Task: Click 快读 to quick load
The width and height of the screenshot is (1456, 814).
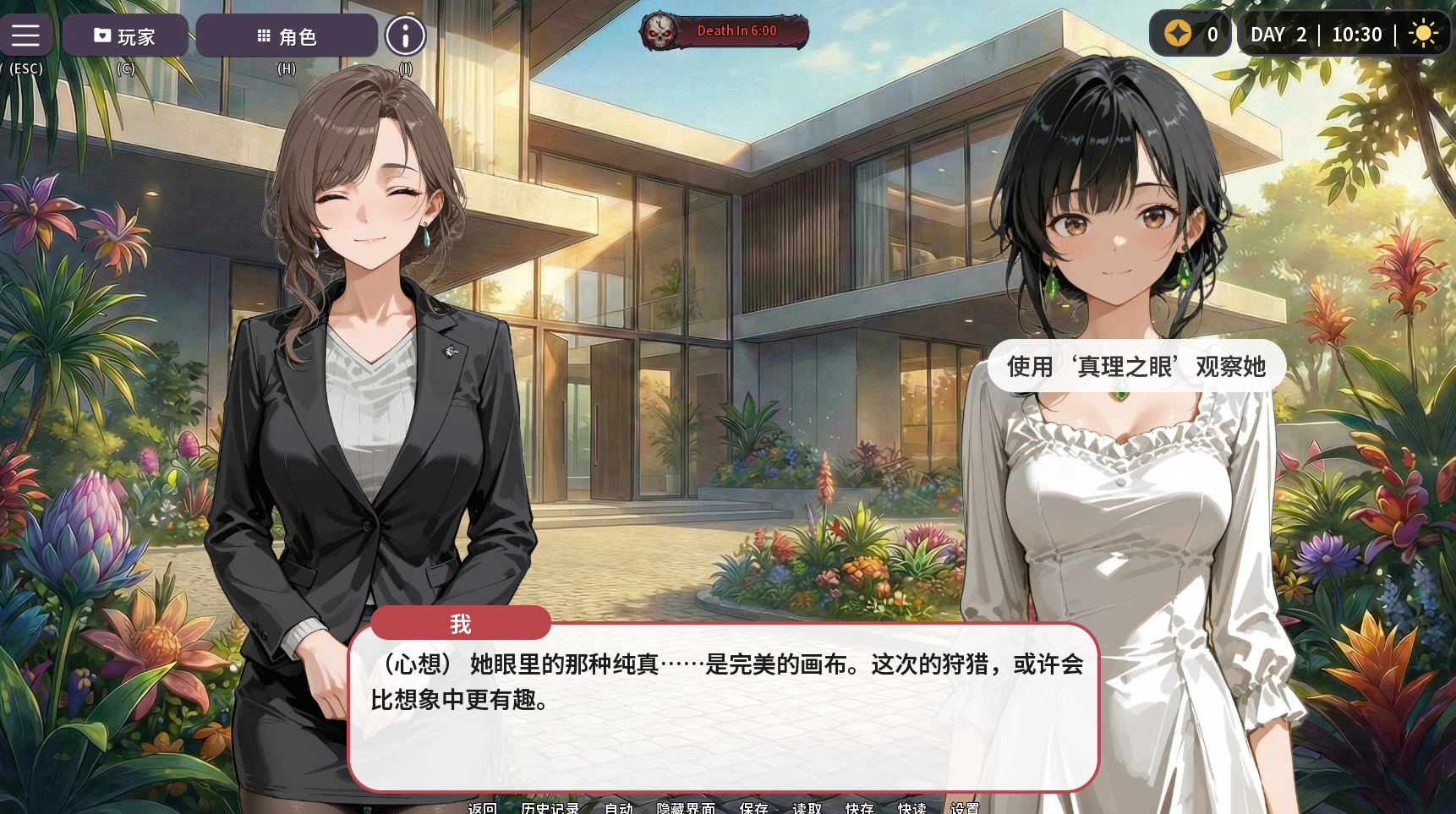Action: 911,807
